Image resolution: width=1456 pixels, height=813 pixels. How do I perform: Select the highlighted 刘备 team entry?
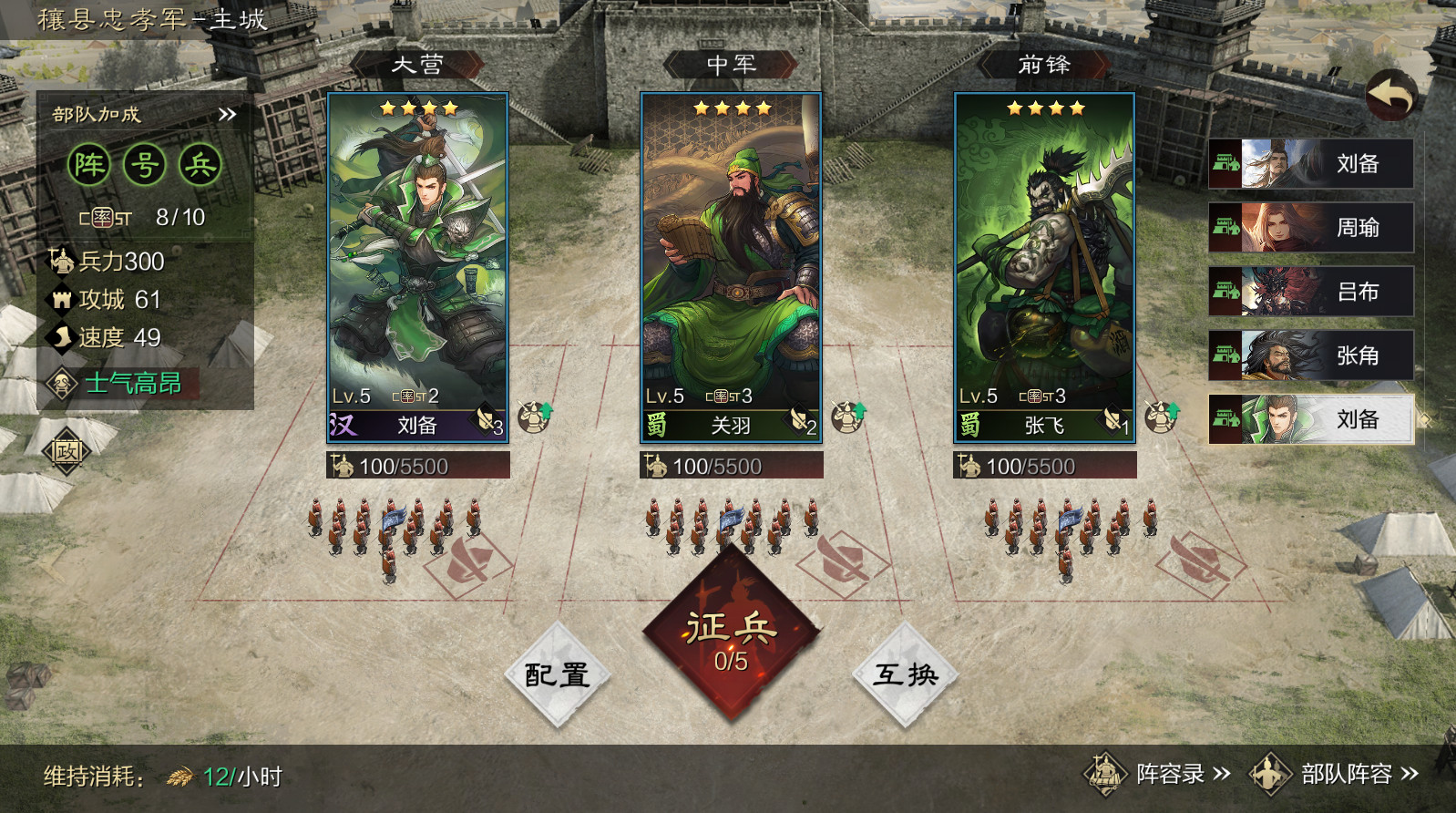pyautogui.click(x=1310, y=419)
